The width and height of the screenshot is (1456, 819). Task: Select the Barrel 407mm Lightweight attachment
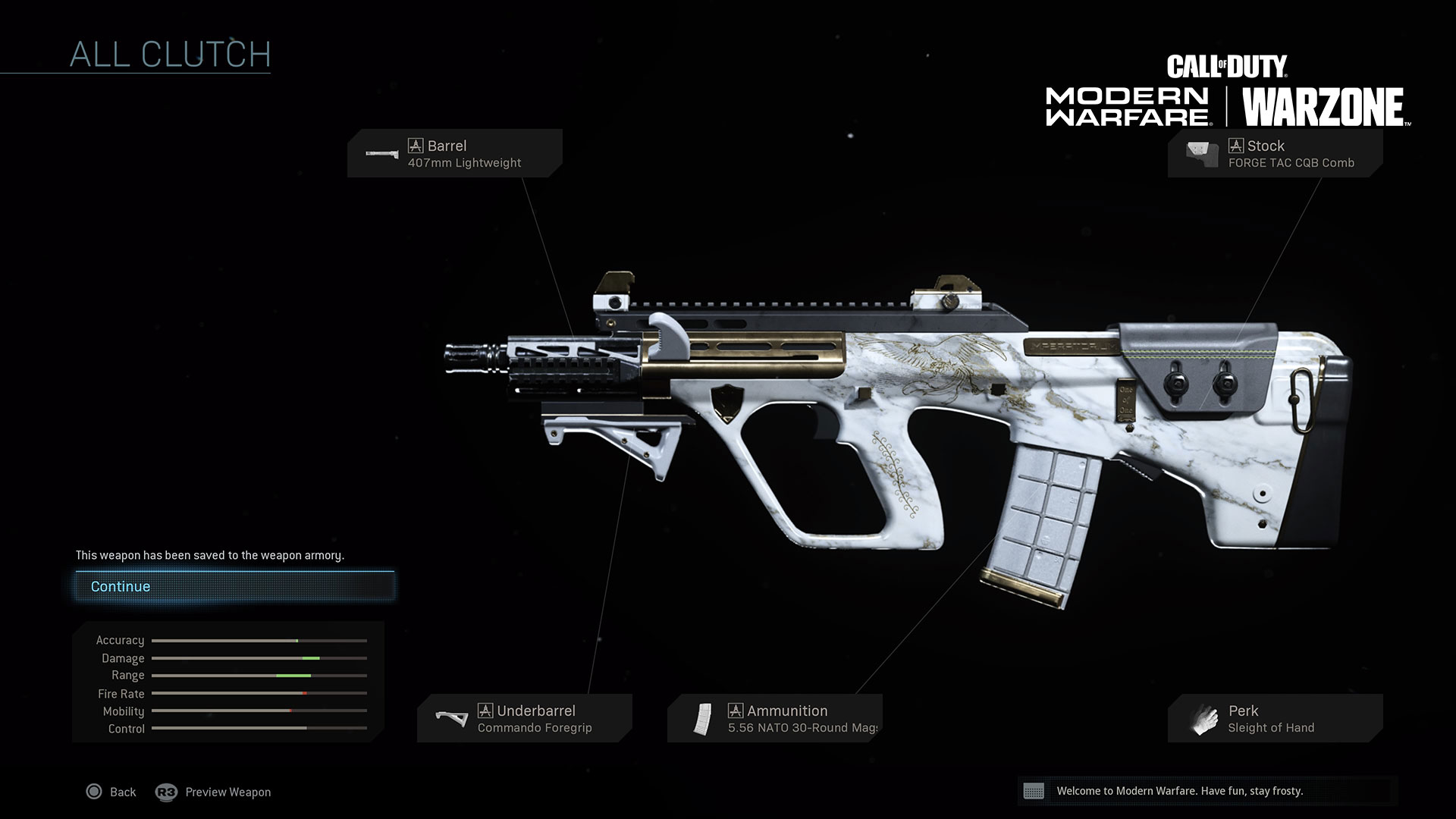455,153
